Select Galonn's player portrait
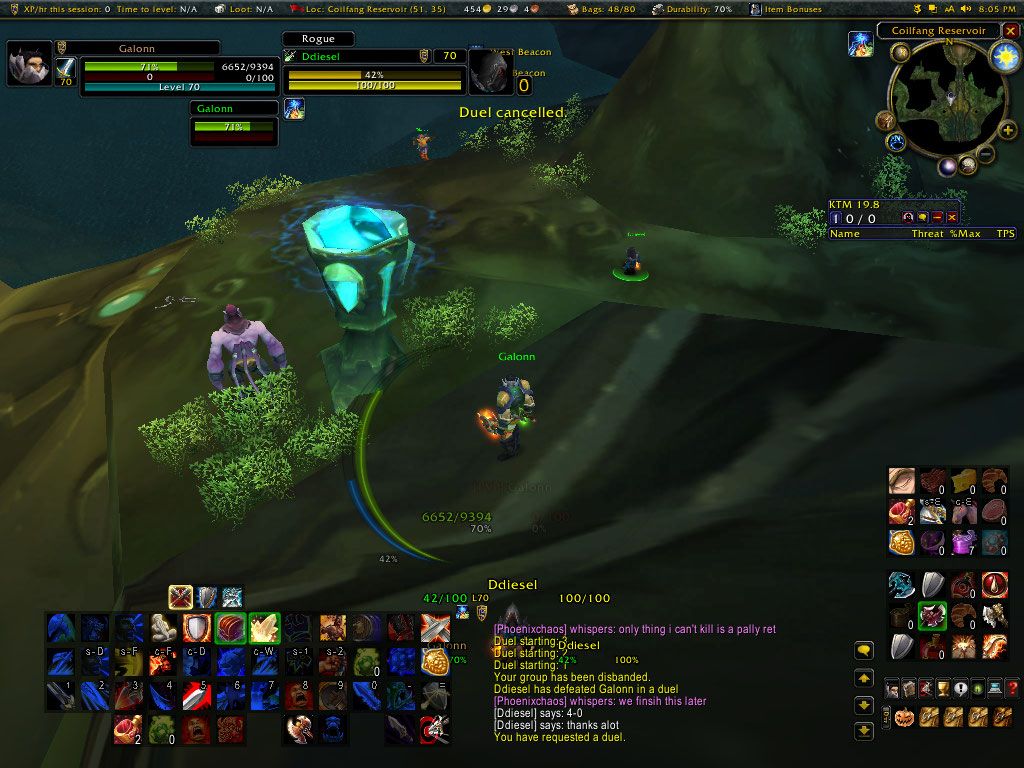 [x=30, y=65]
